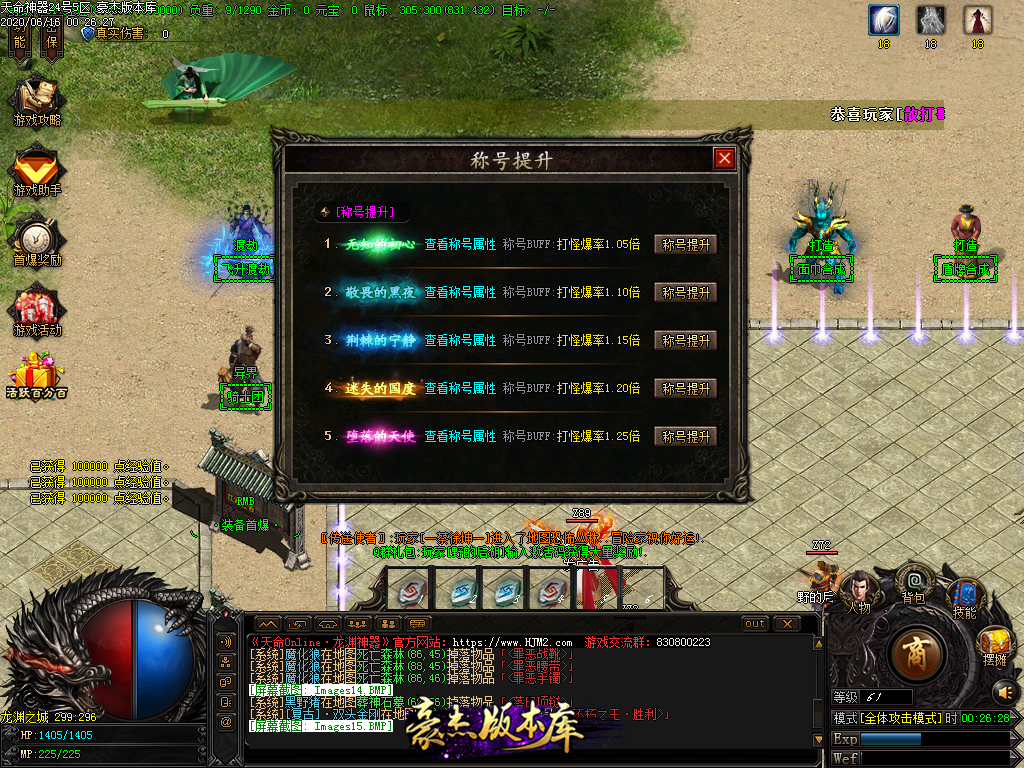
Task: Open the 背包 bag
Action: click(x=913, y=581)
